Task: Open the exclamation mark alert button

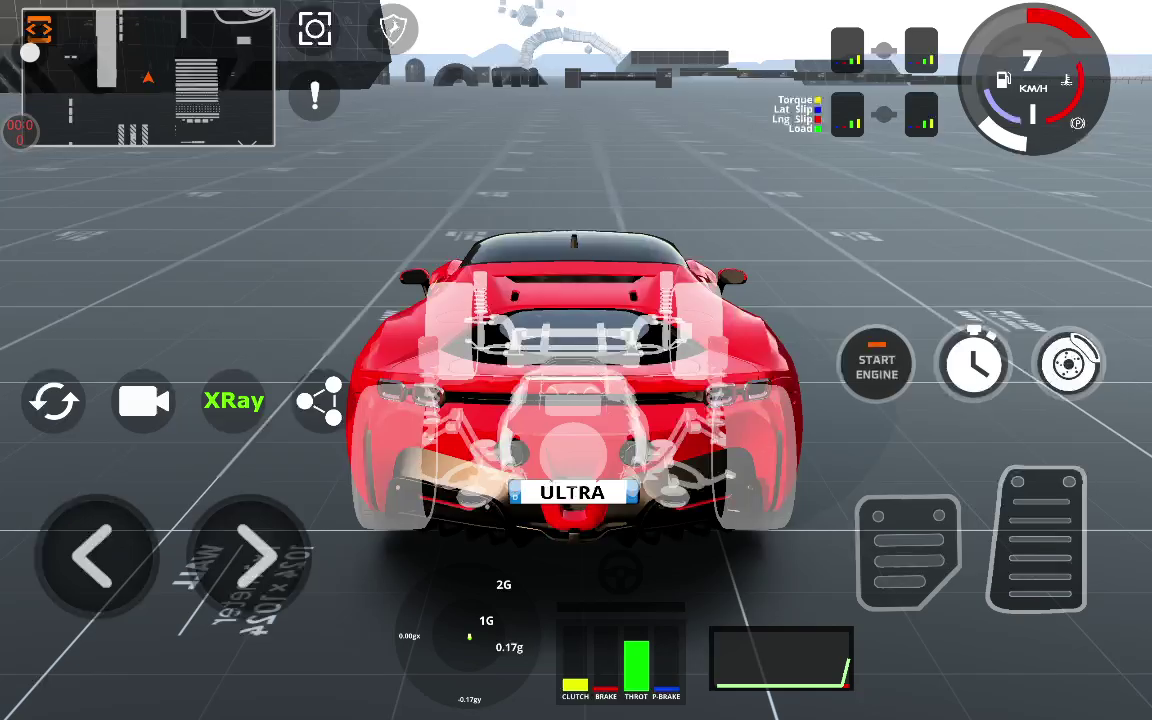Action: point(315,96)
